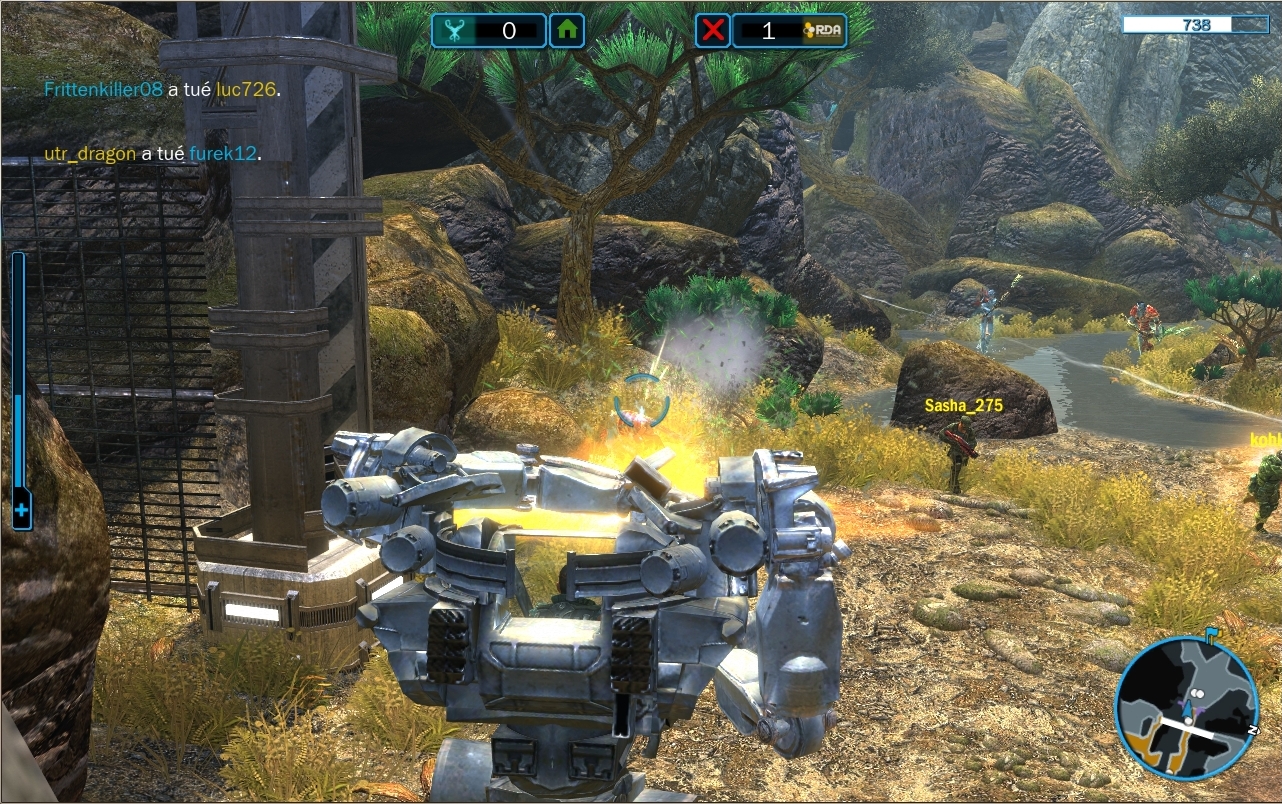Image resolution: width=1282 pixels, height=804 pixels.
Task: Select Frittenkiller08 in the kill feed
Action: point(103,89)
